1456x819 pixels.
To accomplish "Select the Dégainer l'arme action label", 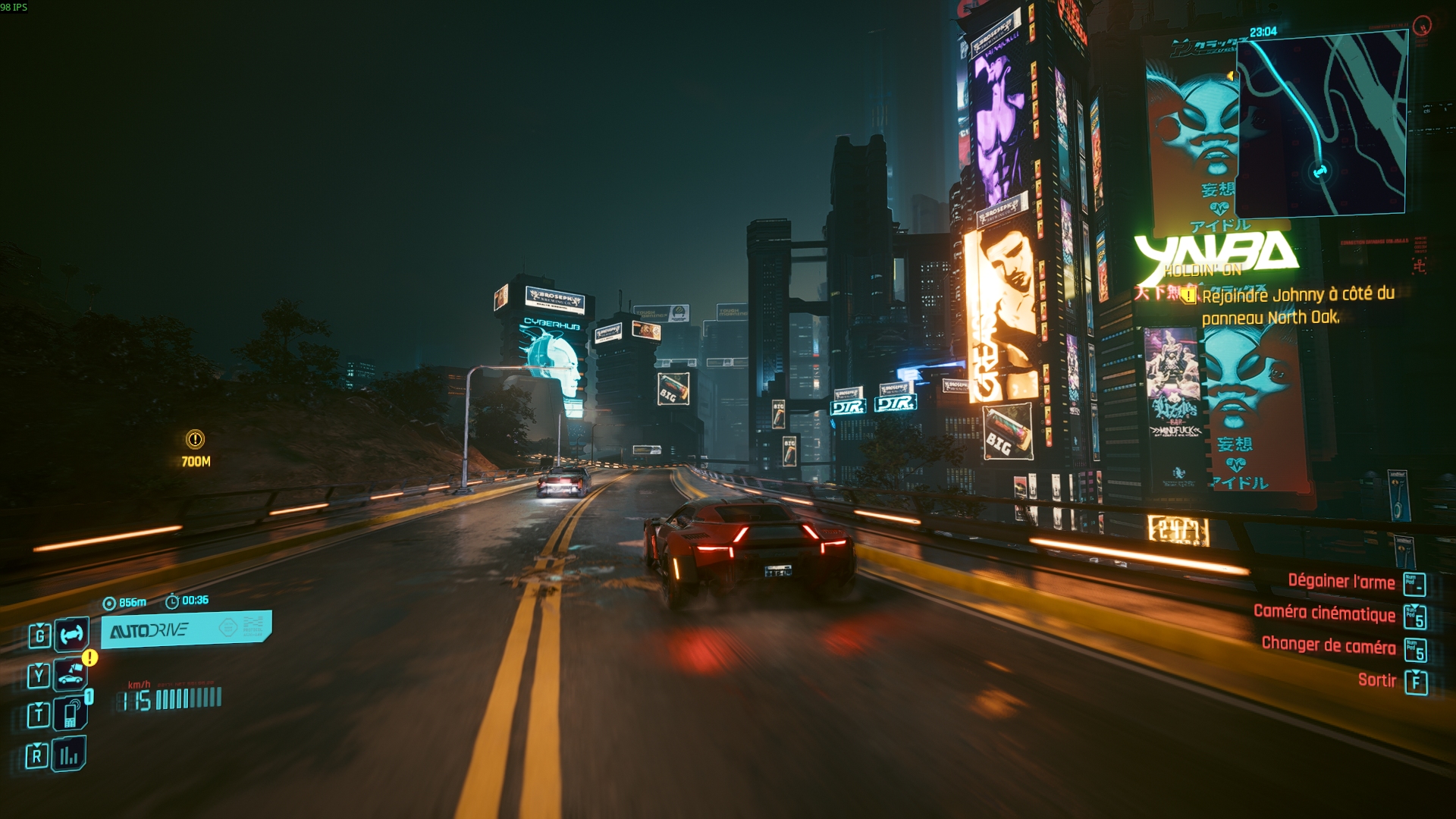I will click(x=1341, y=582).
